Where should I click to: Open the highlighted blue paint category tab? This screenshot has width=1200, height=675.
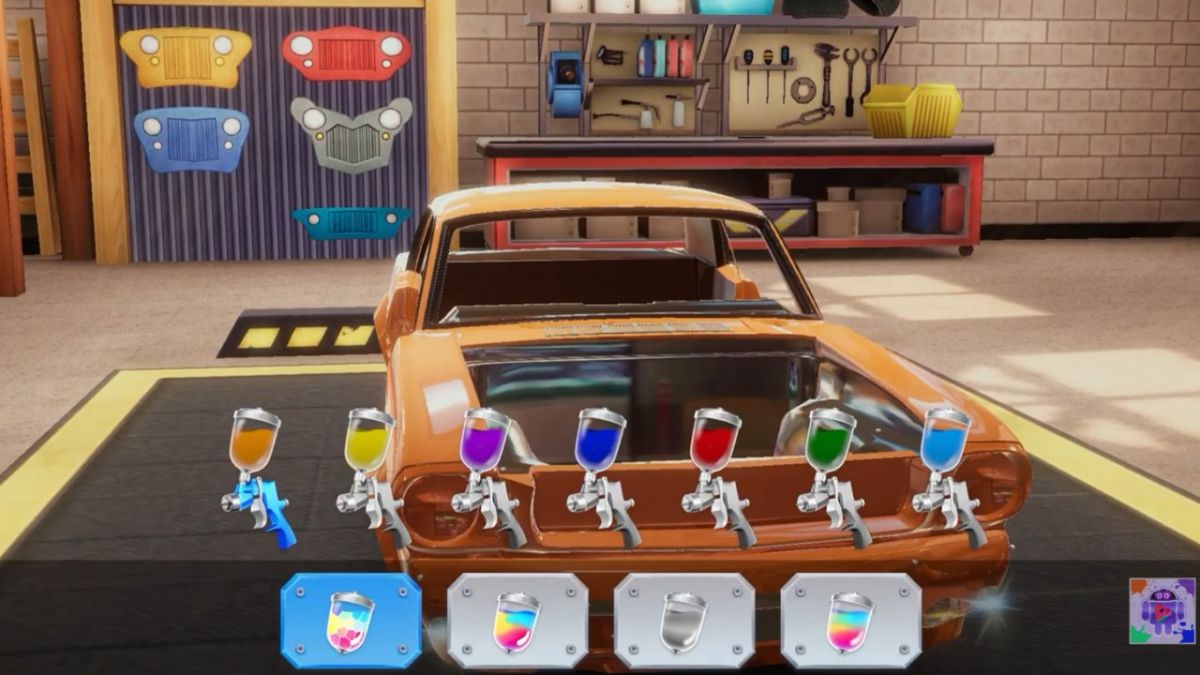350,620
